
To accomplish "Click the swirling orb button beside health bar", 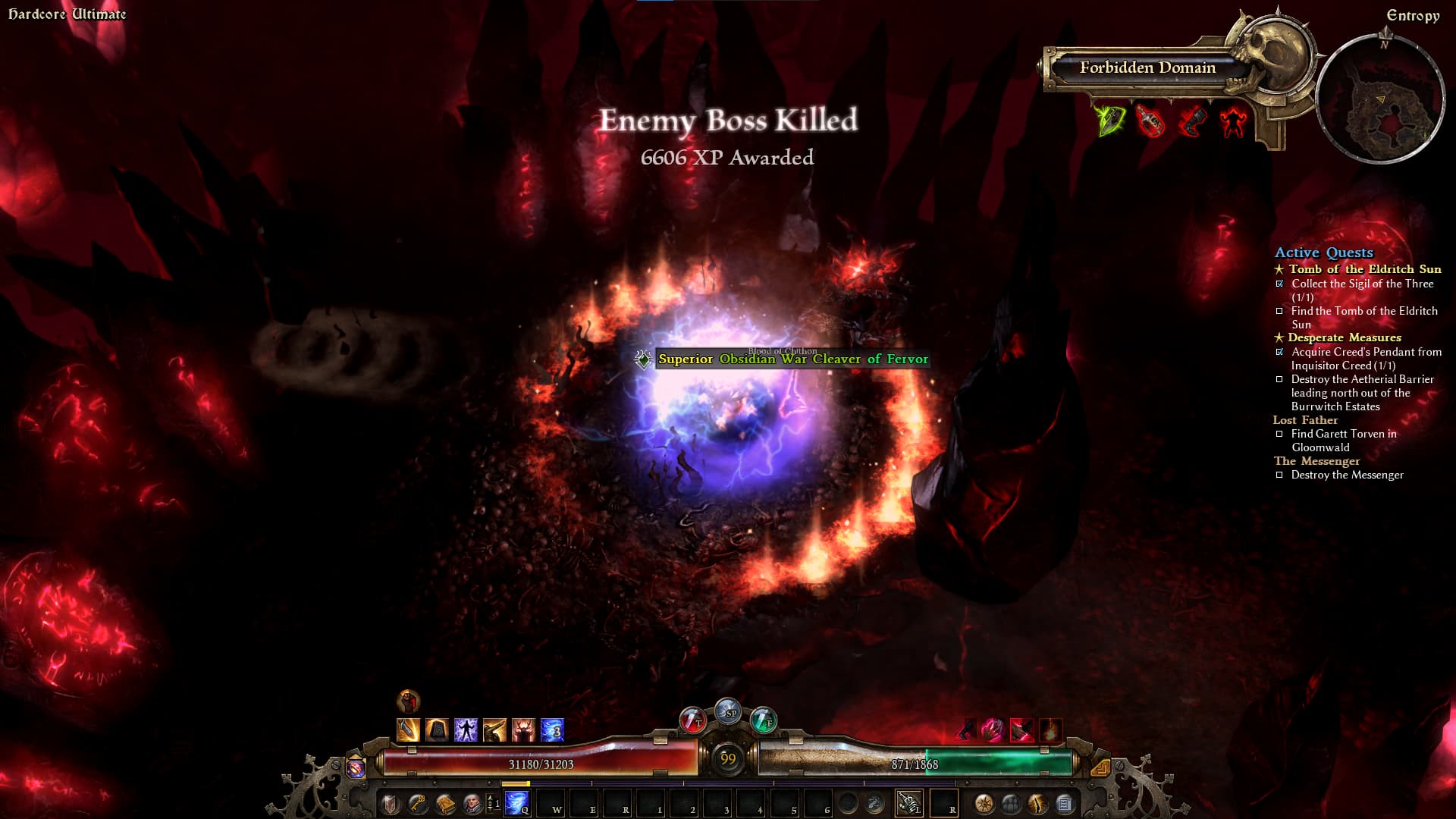I will click(x=356, y=767).
